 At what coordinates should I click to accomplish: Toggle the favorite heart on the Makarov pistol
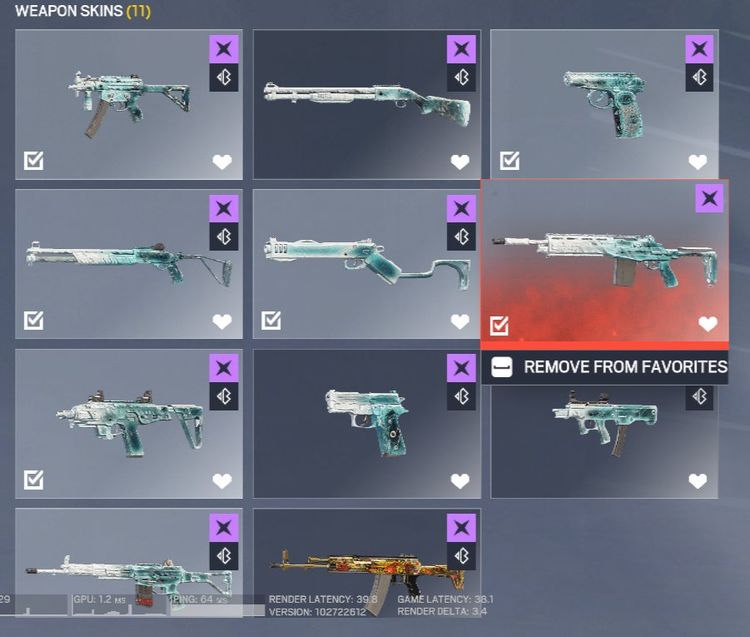click(697, 161)
